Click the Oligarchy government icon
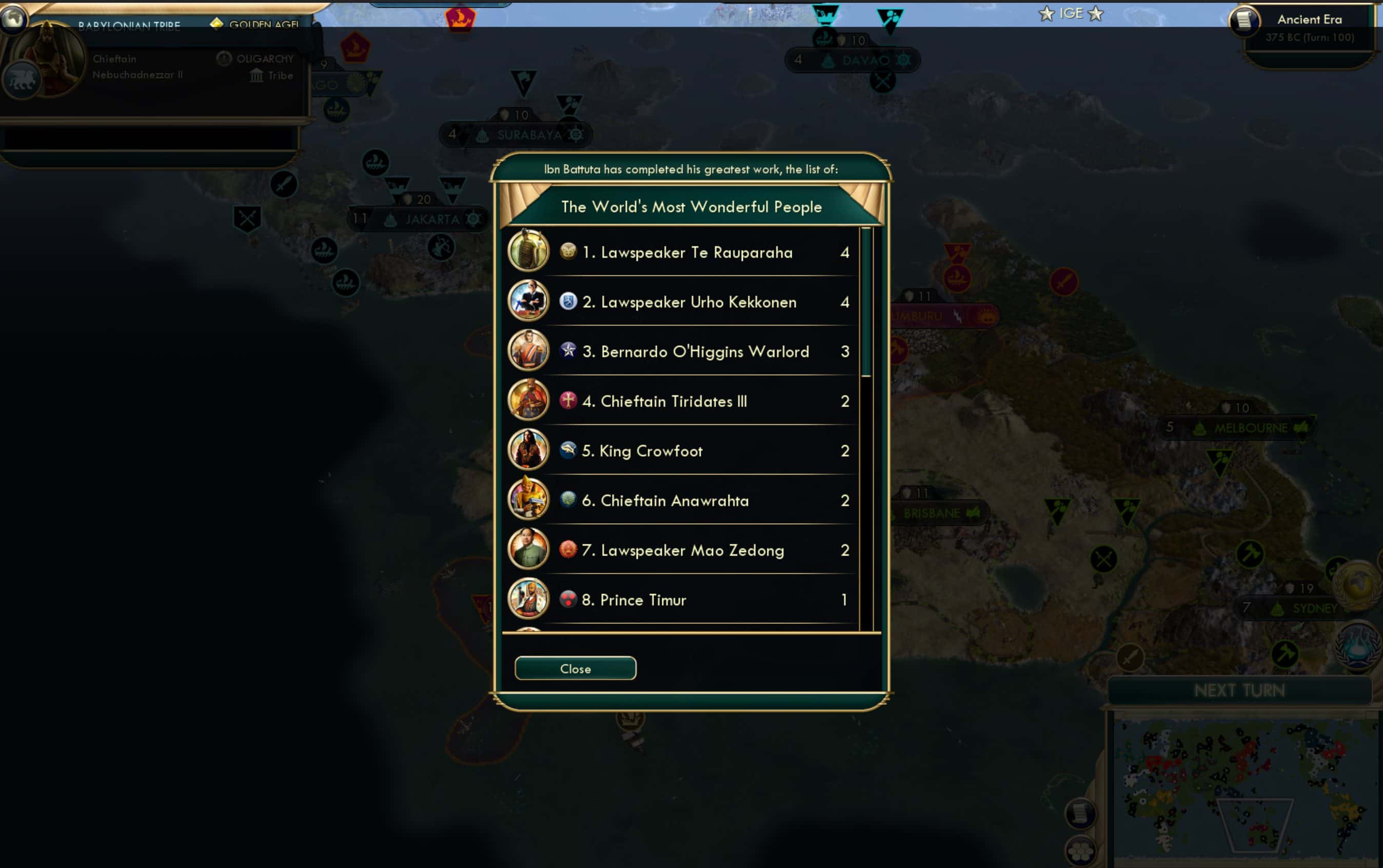Image resolution: width=1383 pixels, height=868 pixels. 224,58
